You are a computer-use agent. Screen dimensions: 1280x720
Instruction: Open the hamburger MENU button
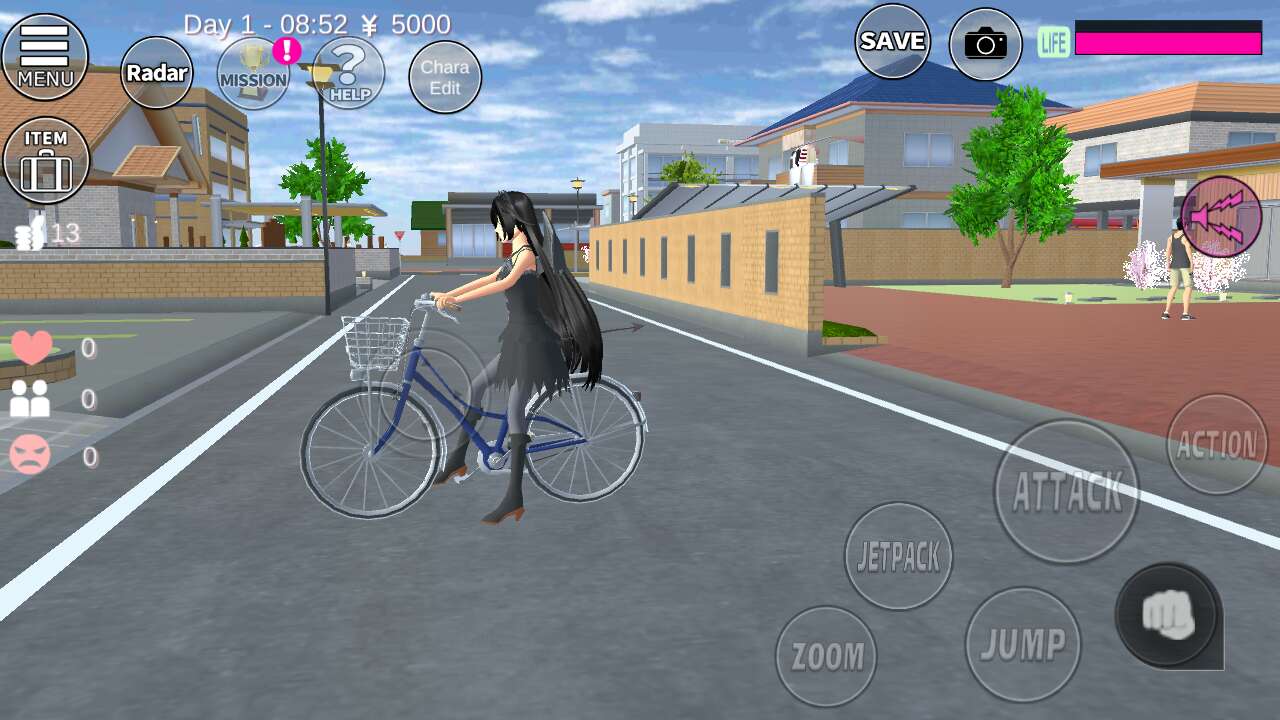(45, 57)
